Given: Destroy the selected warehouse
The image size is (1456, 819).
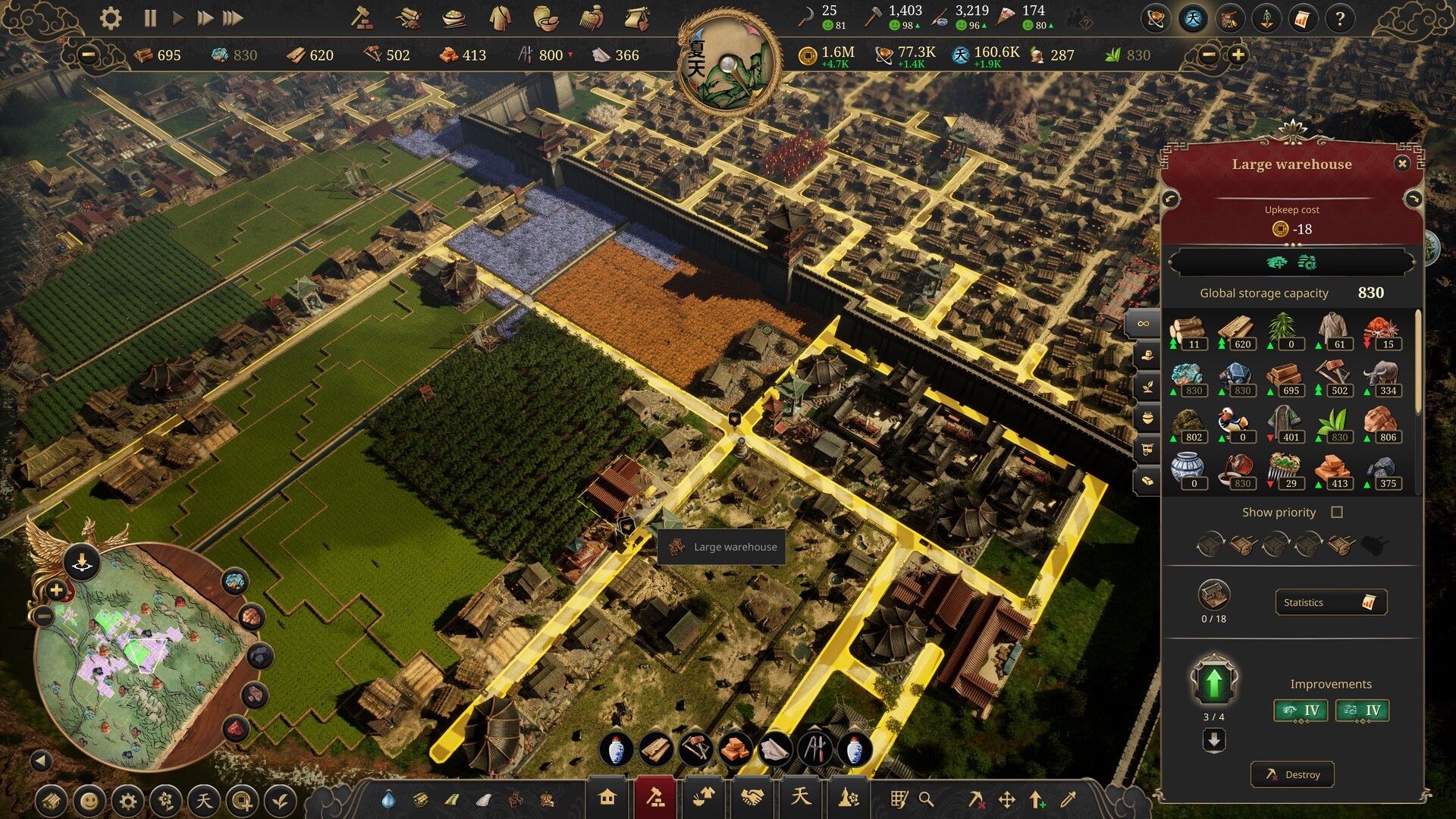Looking at the screenshot, I should [1292, 774].
